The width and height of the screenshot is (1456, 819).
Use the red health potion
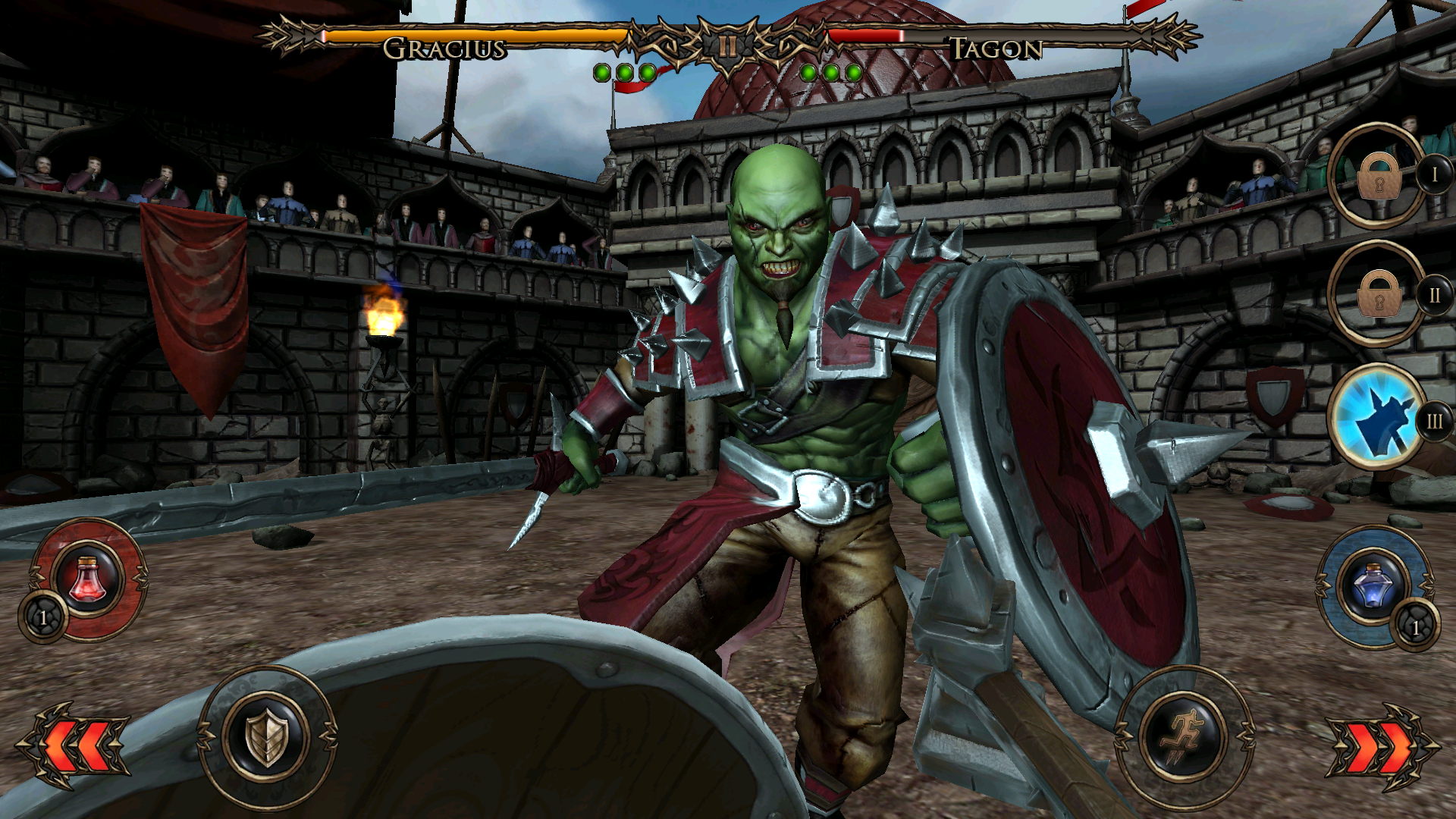click(x=89, y=578)
